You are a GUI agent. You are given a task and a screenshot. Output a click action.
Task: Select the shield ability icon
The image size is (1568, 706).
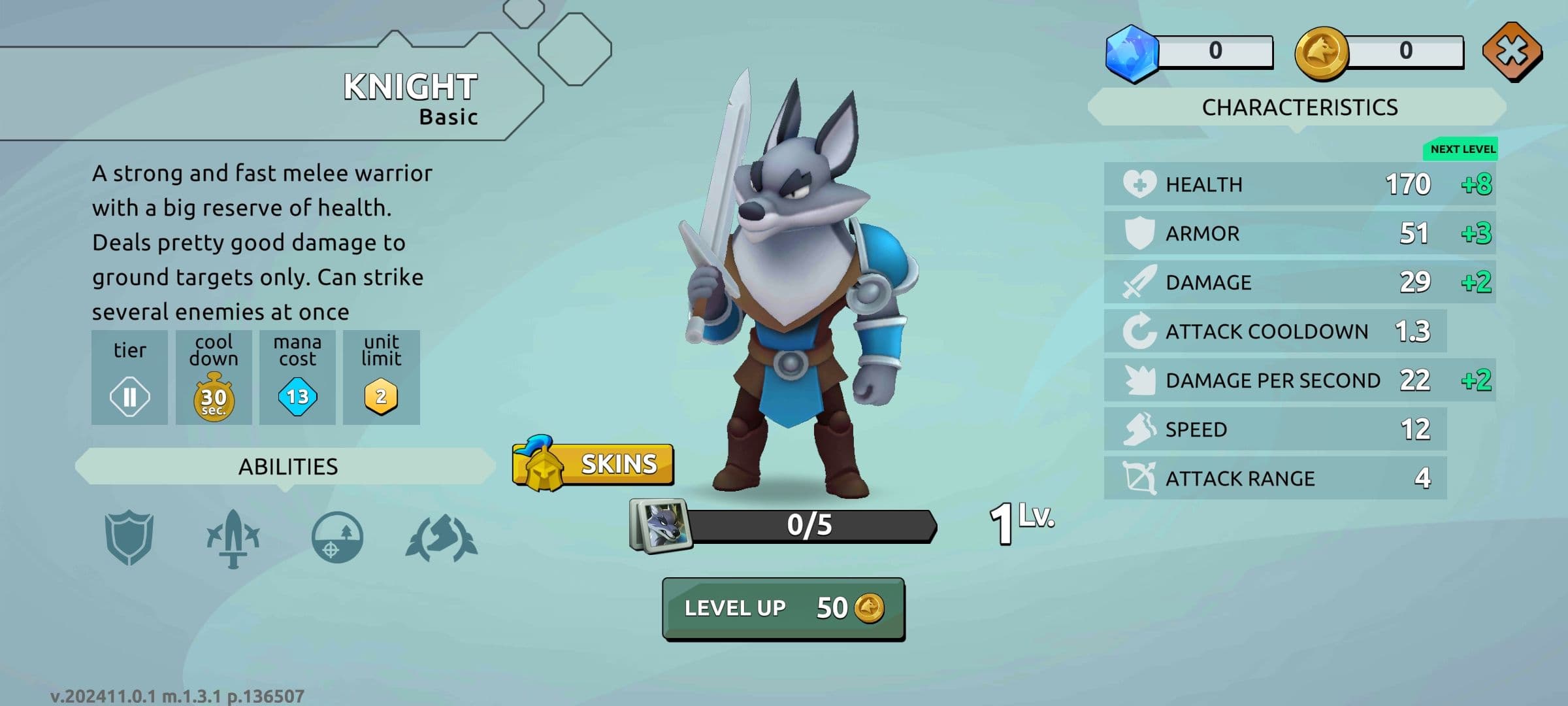(x=129, y=537)
